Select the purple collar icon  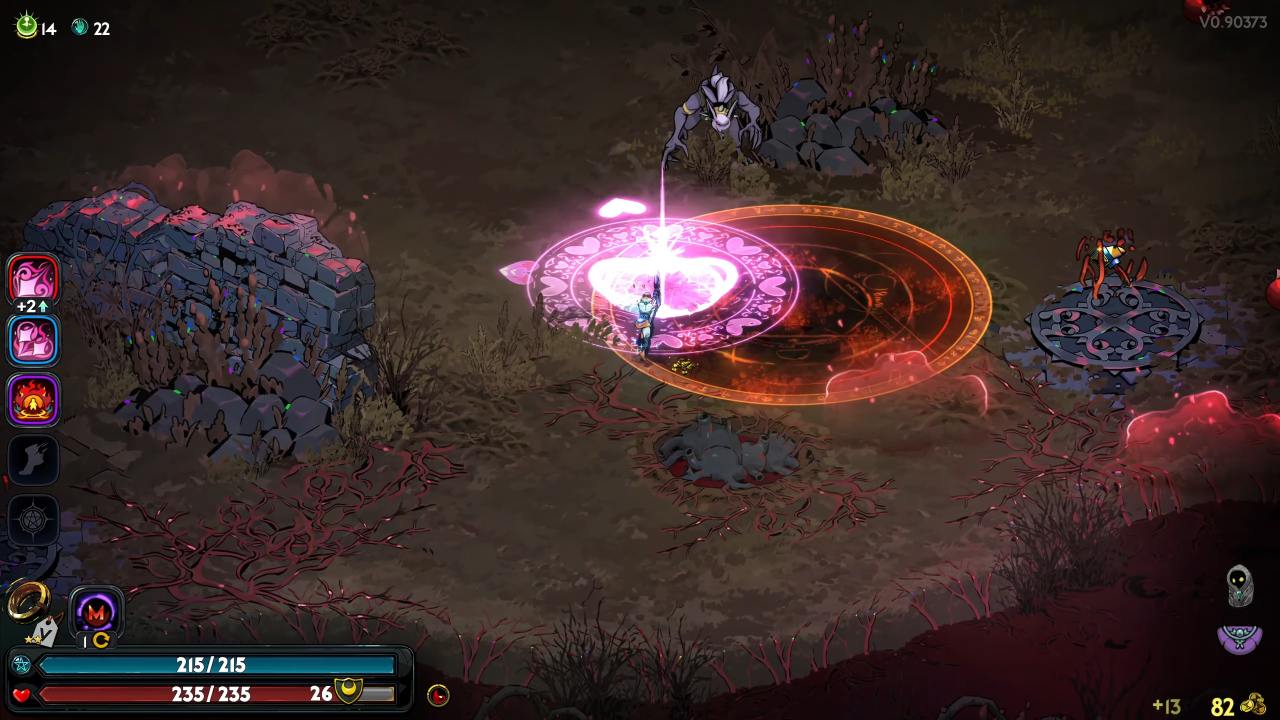pos(1239,636)
